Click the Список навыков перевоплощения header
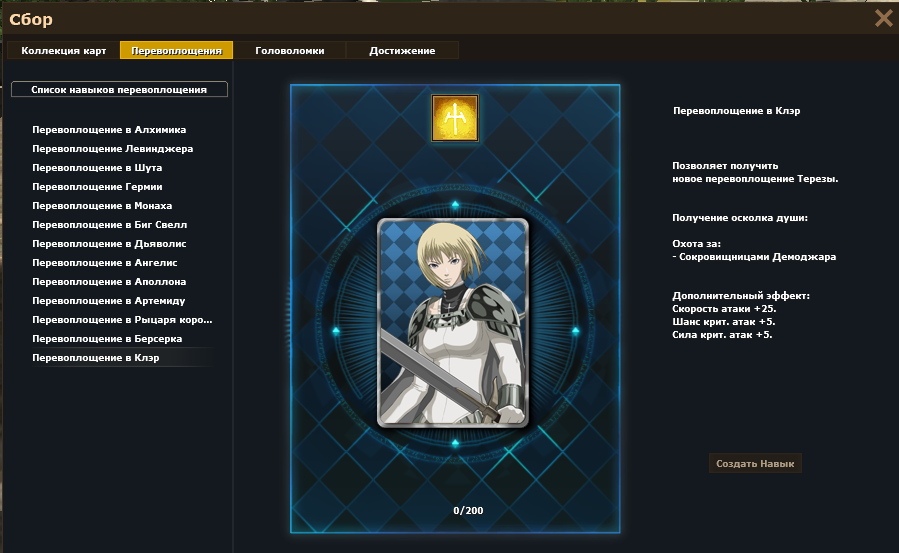899x553 pixels. coord(119,90)
